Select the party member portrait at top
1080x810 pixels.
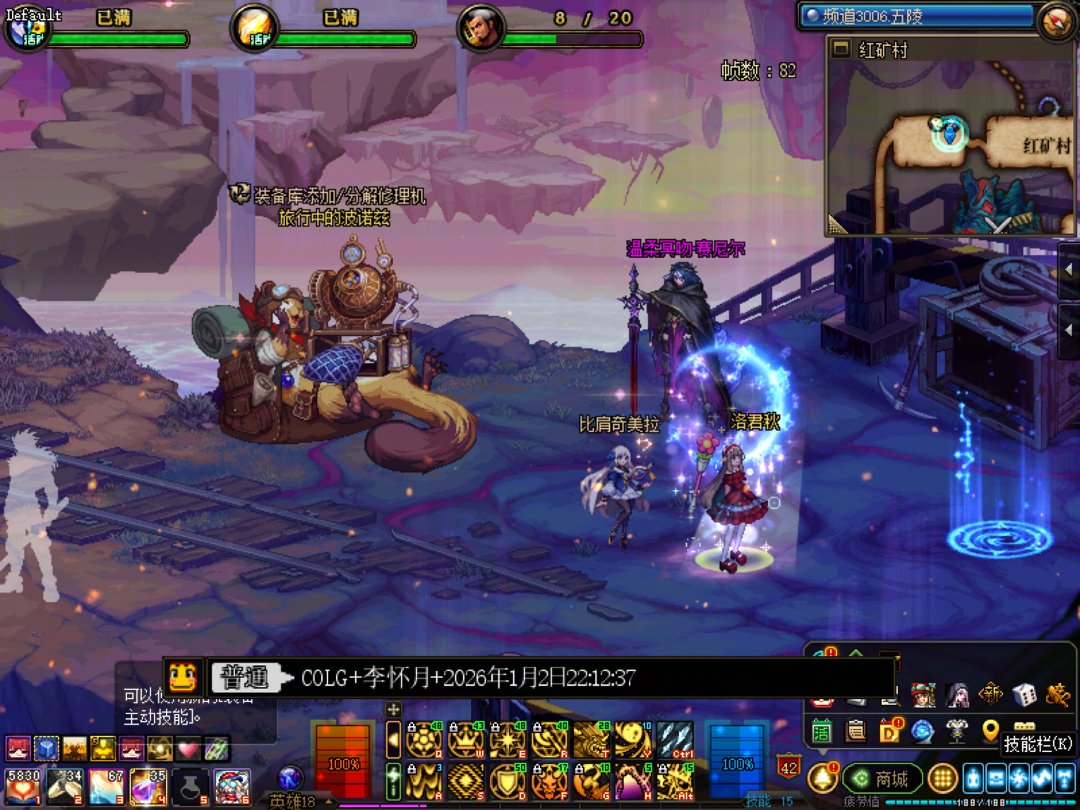click(x=481, y=29)
